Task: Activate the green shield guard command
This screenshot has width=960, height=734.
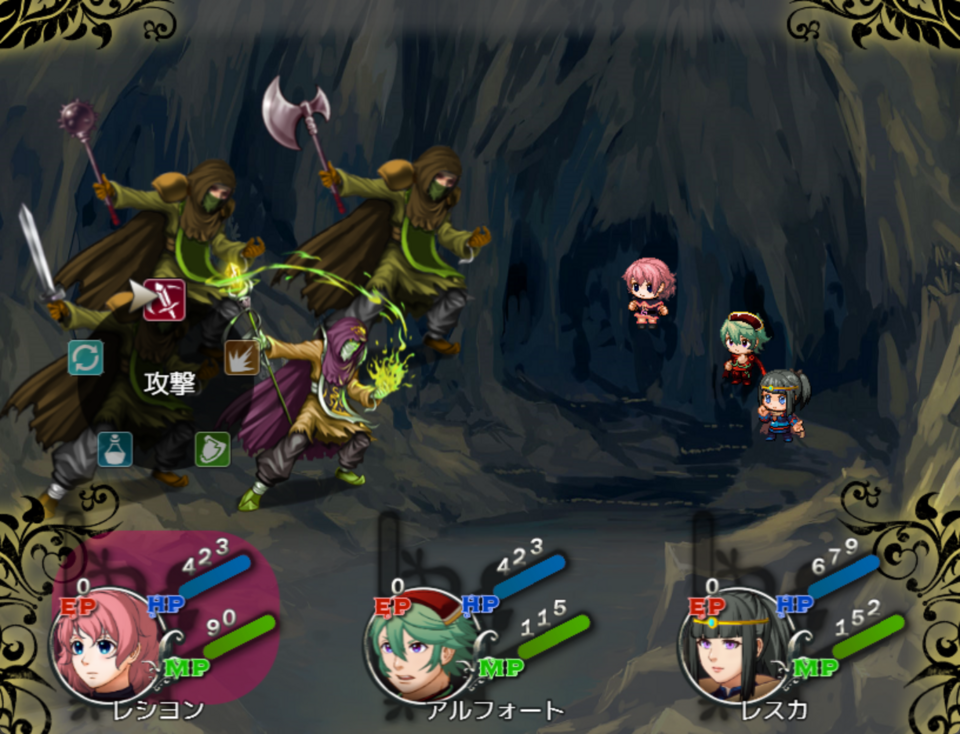Action: coord(212,449)
